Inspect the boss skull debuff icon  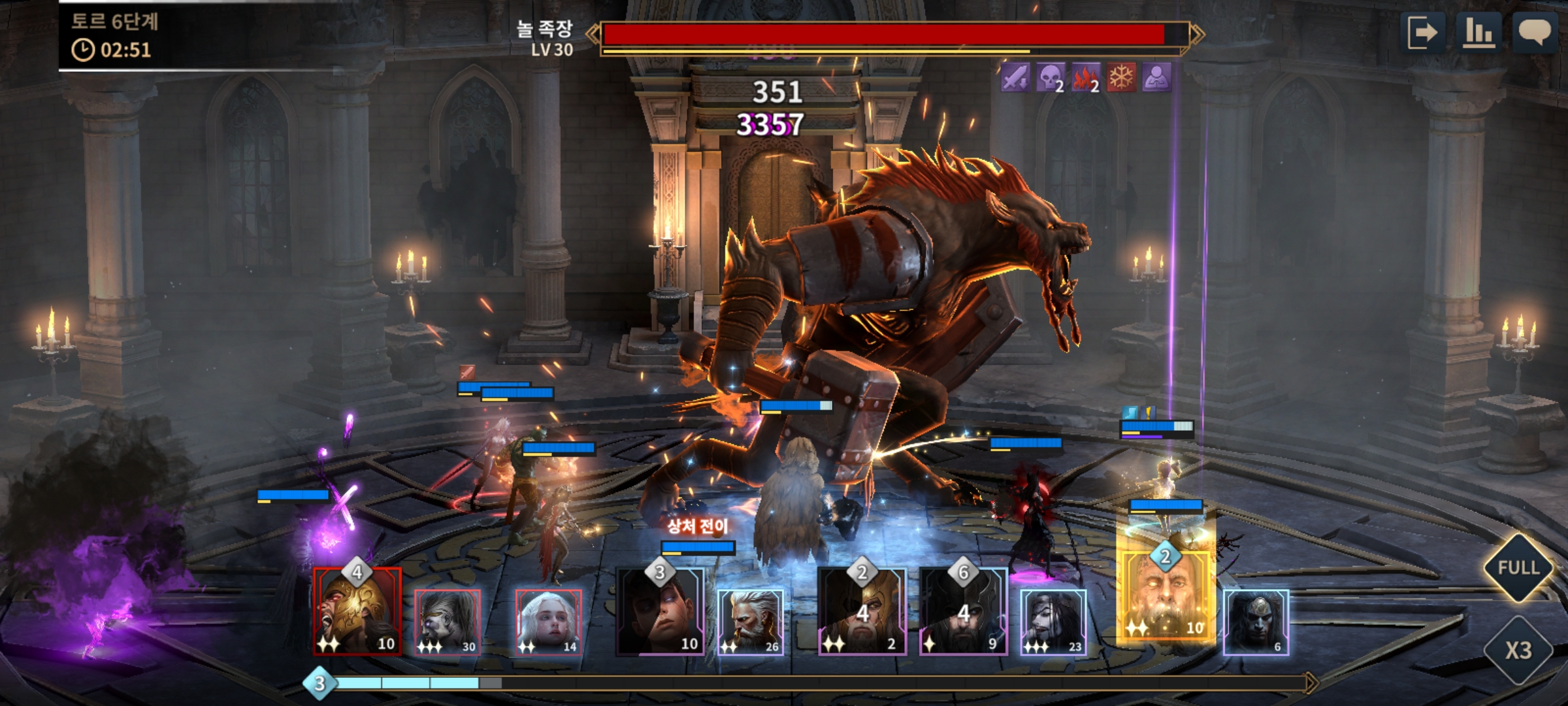1050,78
